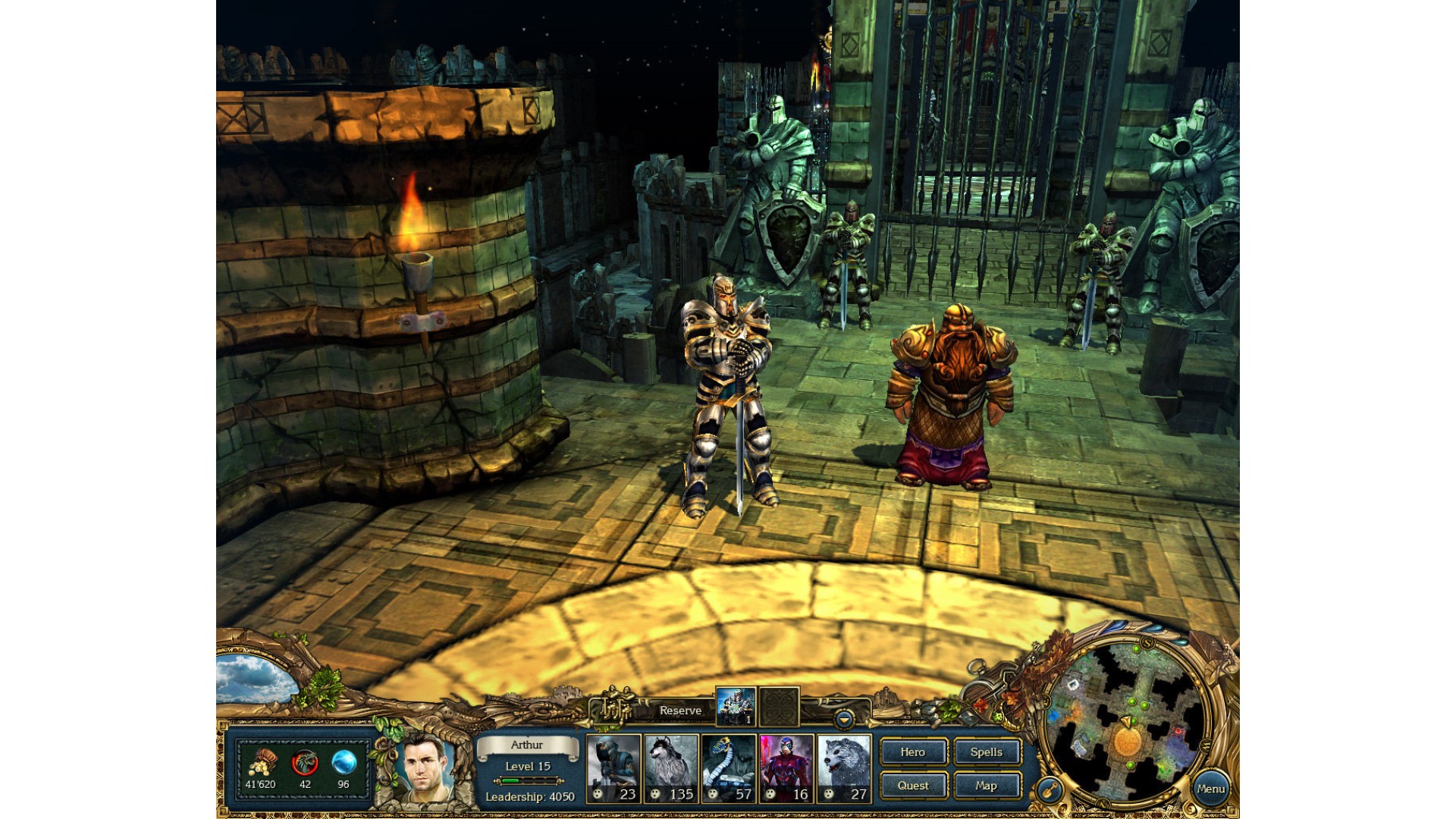Open the Hero screen
This screenshot has width=1456, height=819.
click(913, 752)
